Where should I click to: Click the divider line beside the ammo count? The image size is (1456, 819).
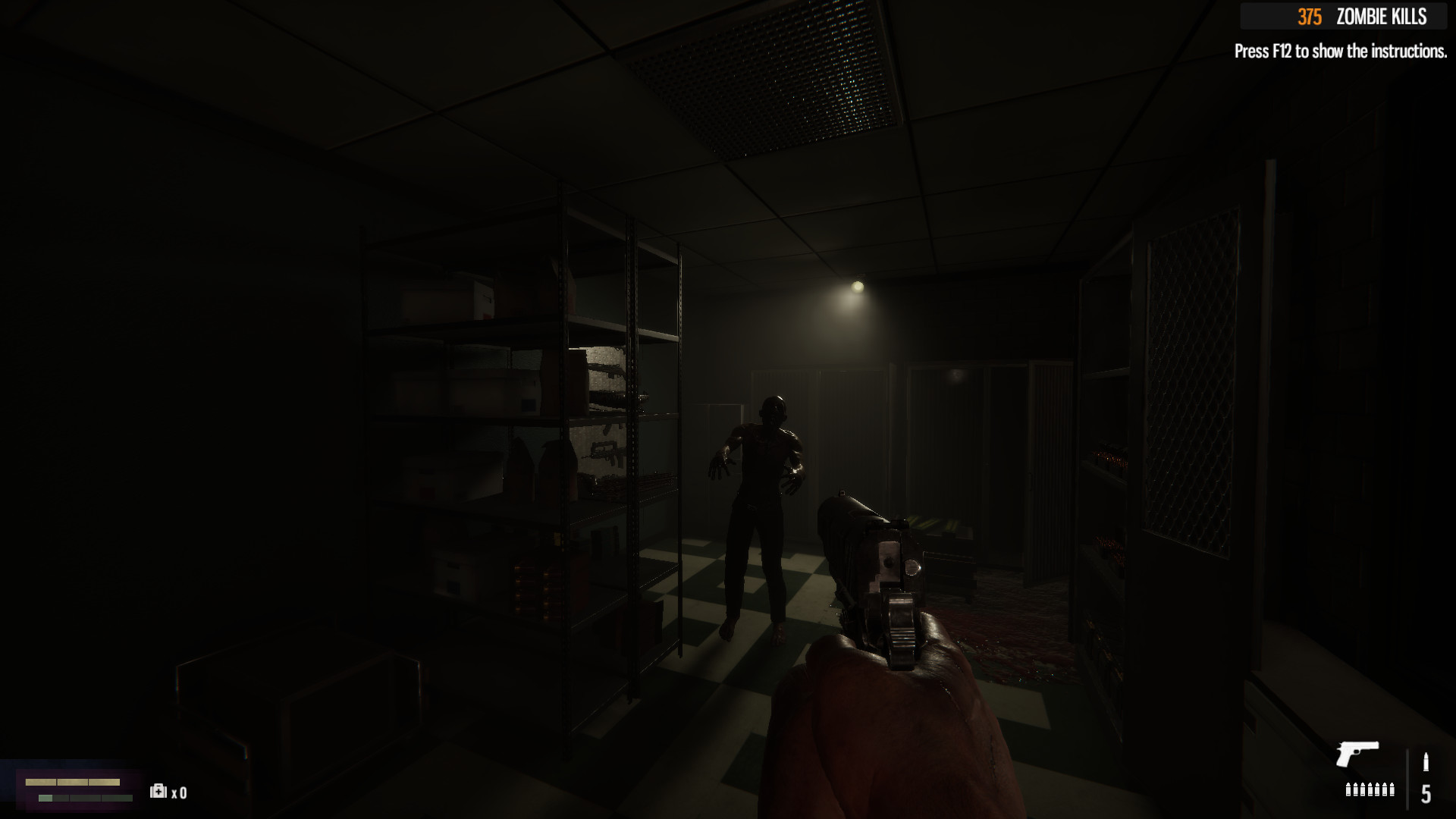click(x=1408, y=780)
